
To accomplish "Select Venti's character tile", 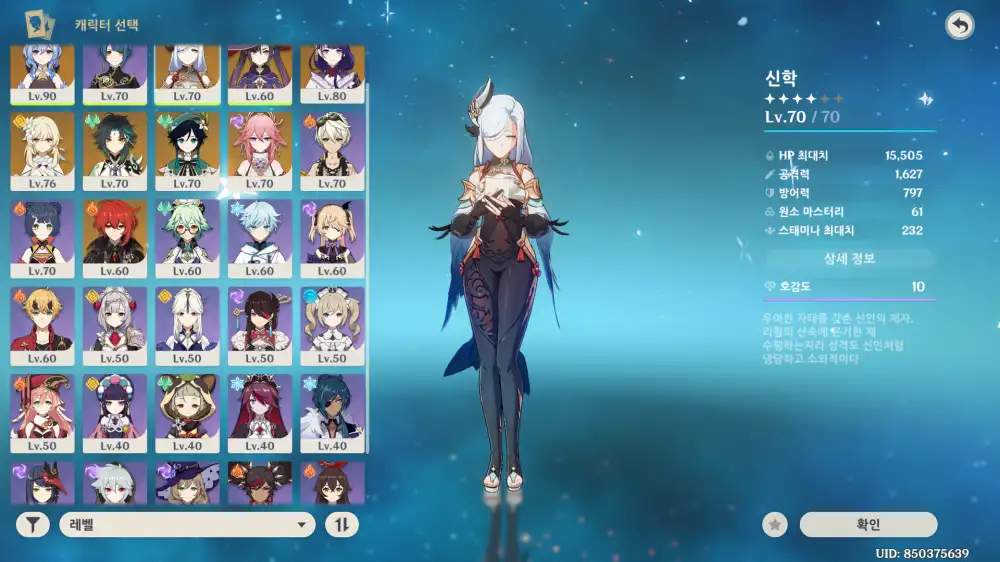I will click(187, 150).
